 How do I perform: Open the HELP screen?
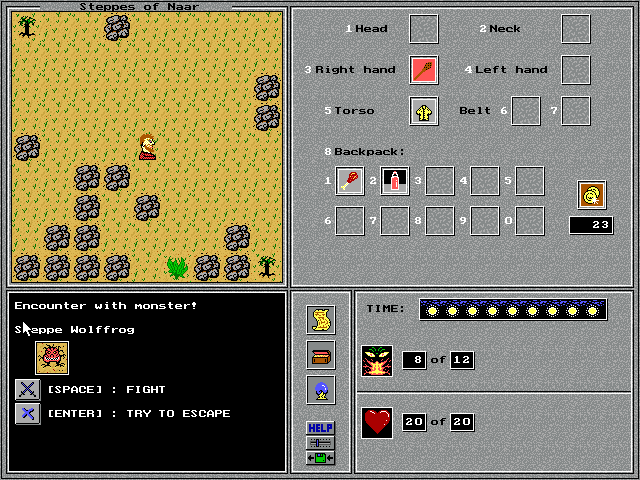click(x=321, y=428)
